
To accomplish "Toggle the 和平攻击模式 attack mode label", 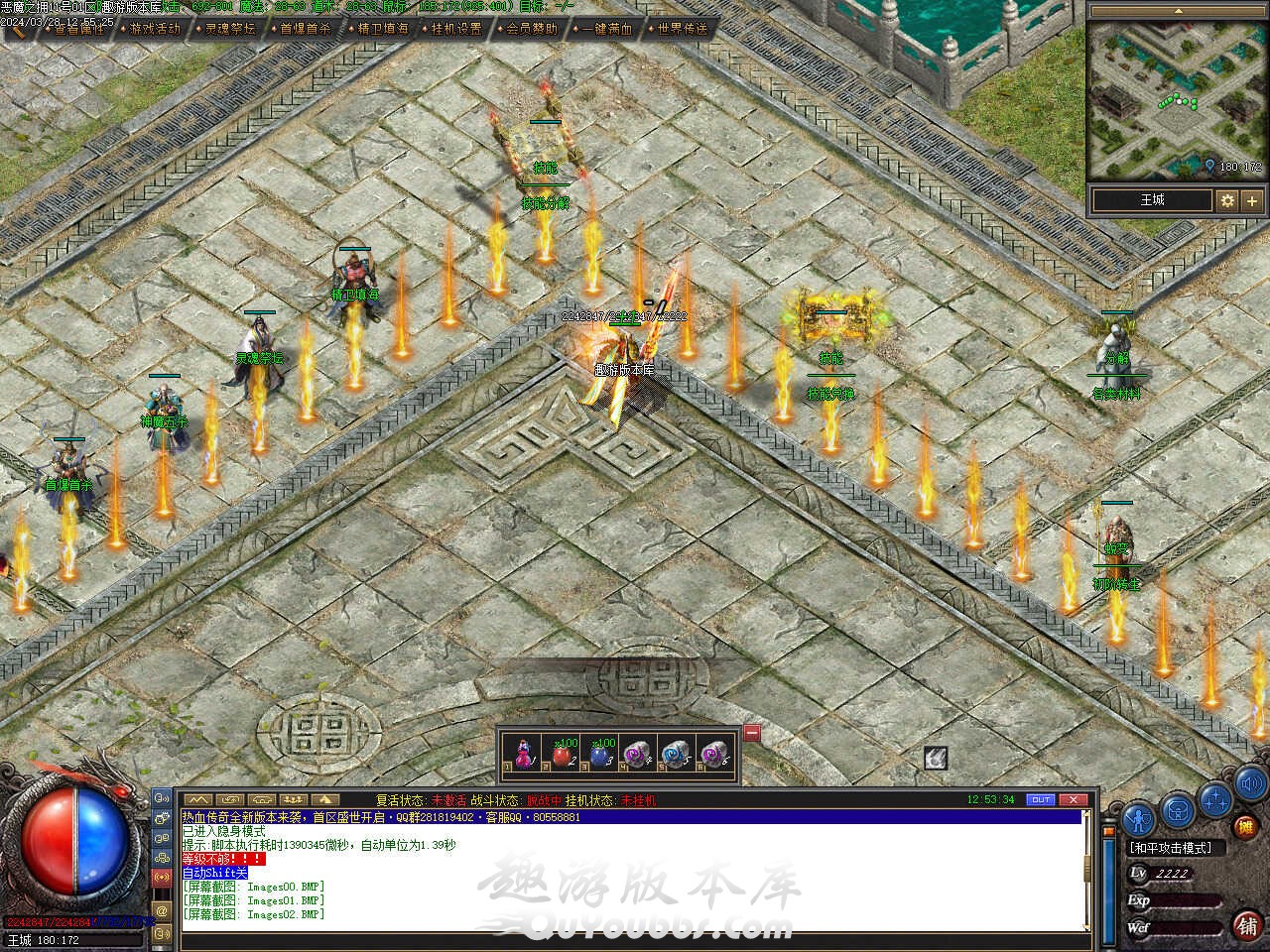I will tap(1172, 848).
